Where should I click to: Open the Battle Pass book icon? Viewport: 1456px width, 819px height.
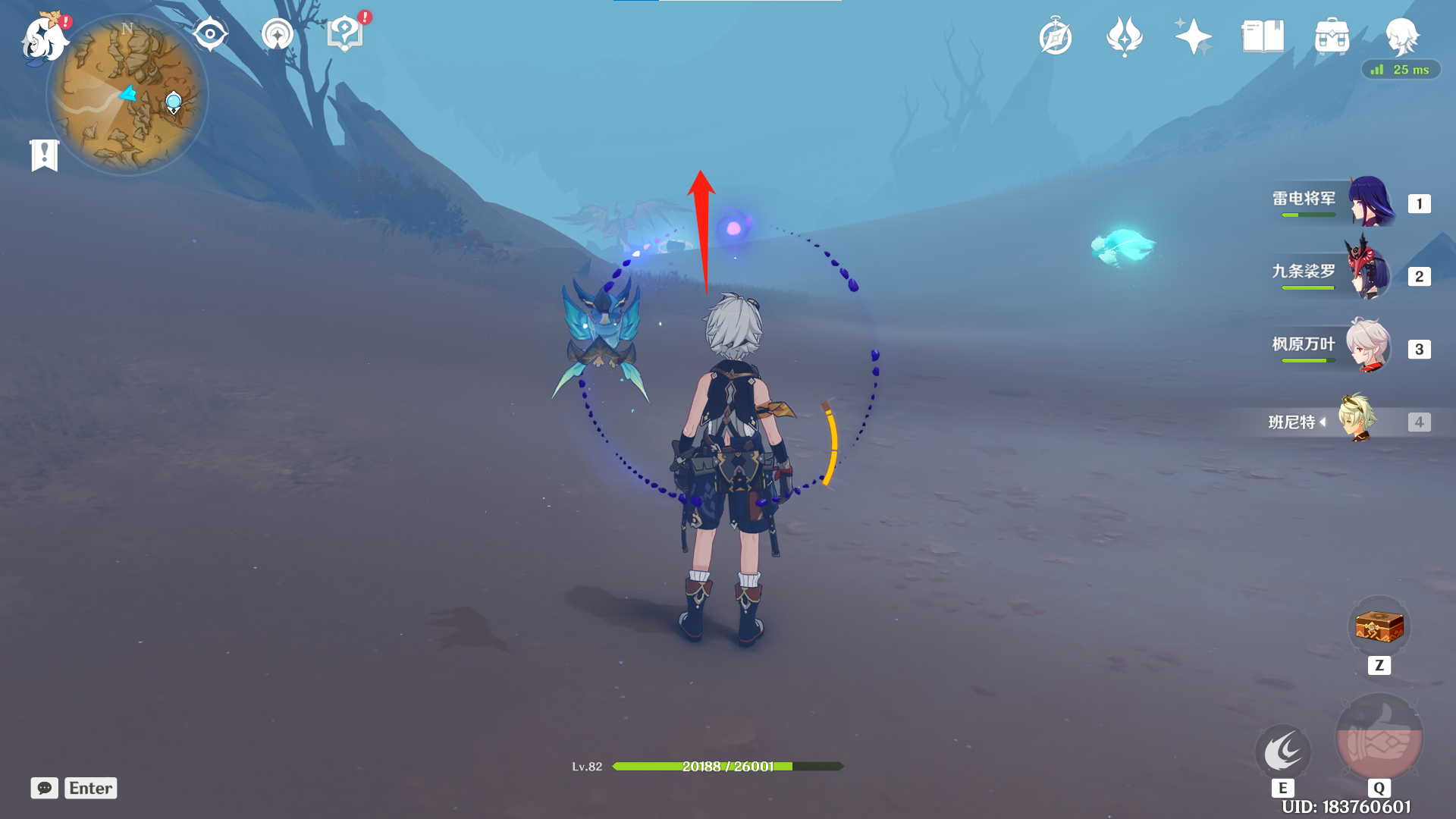1263,36
